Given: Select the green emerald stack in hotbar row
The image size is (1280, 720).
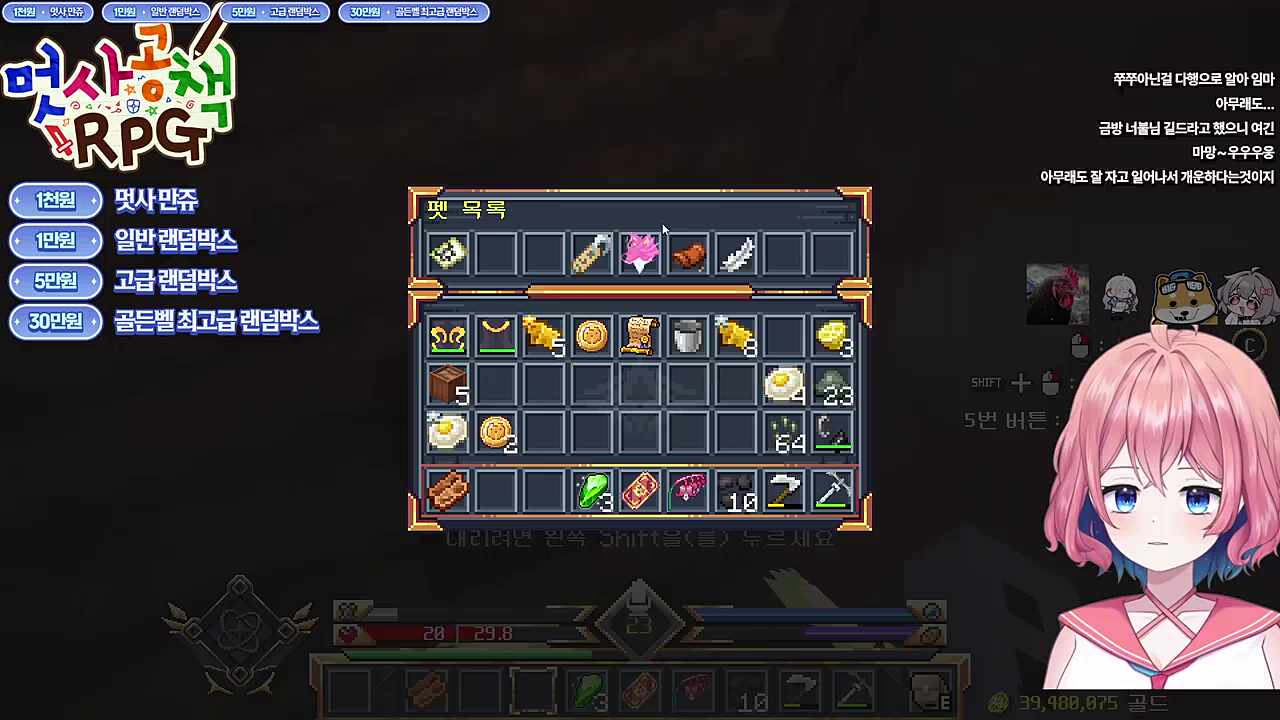Looking at the screenshot, I should coord(592,491).
